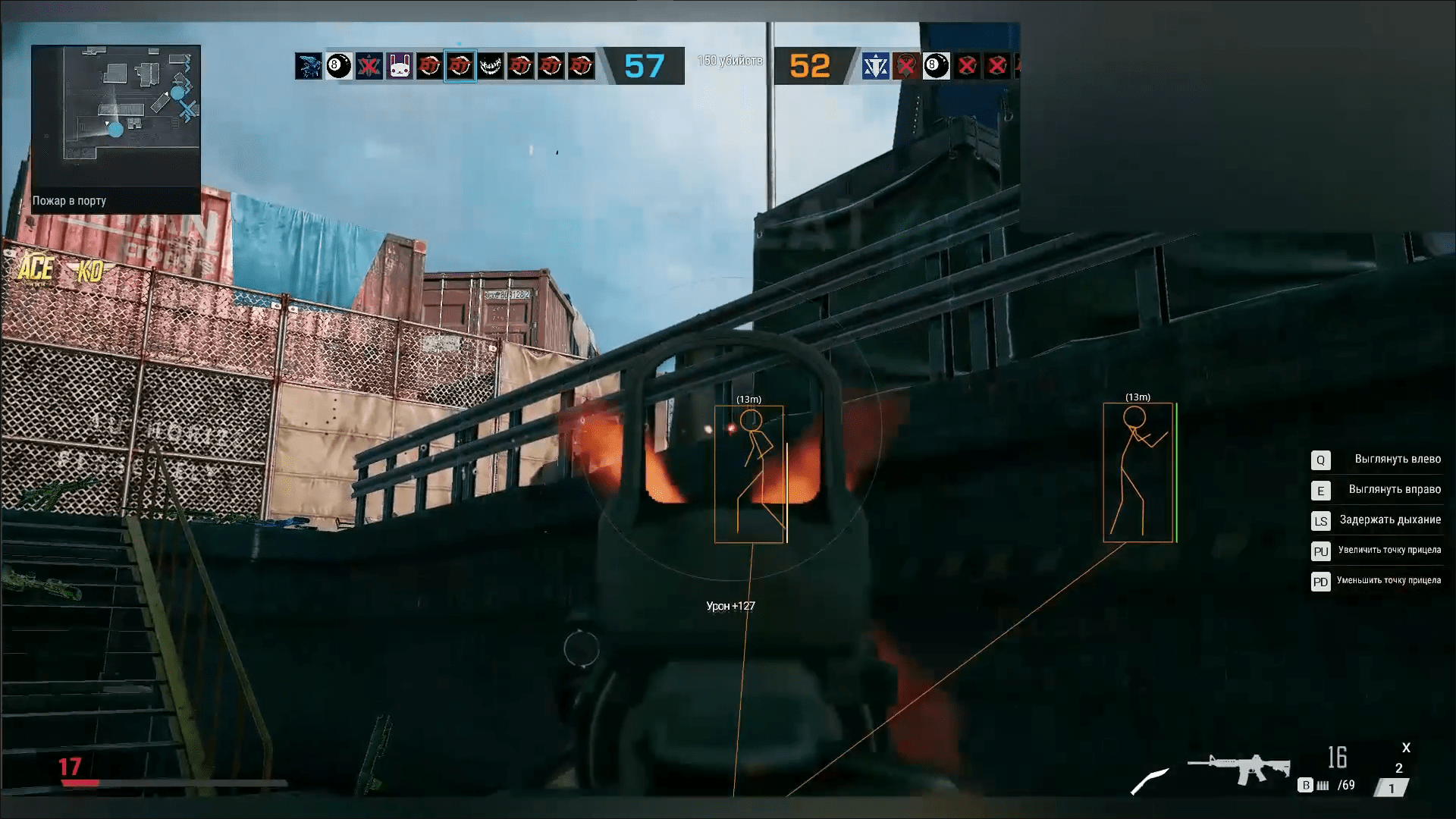Open the minimap in the corner

115,116
